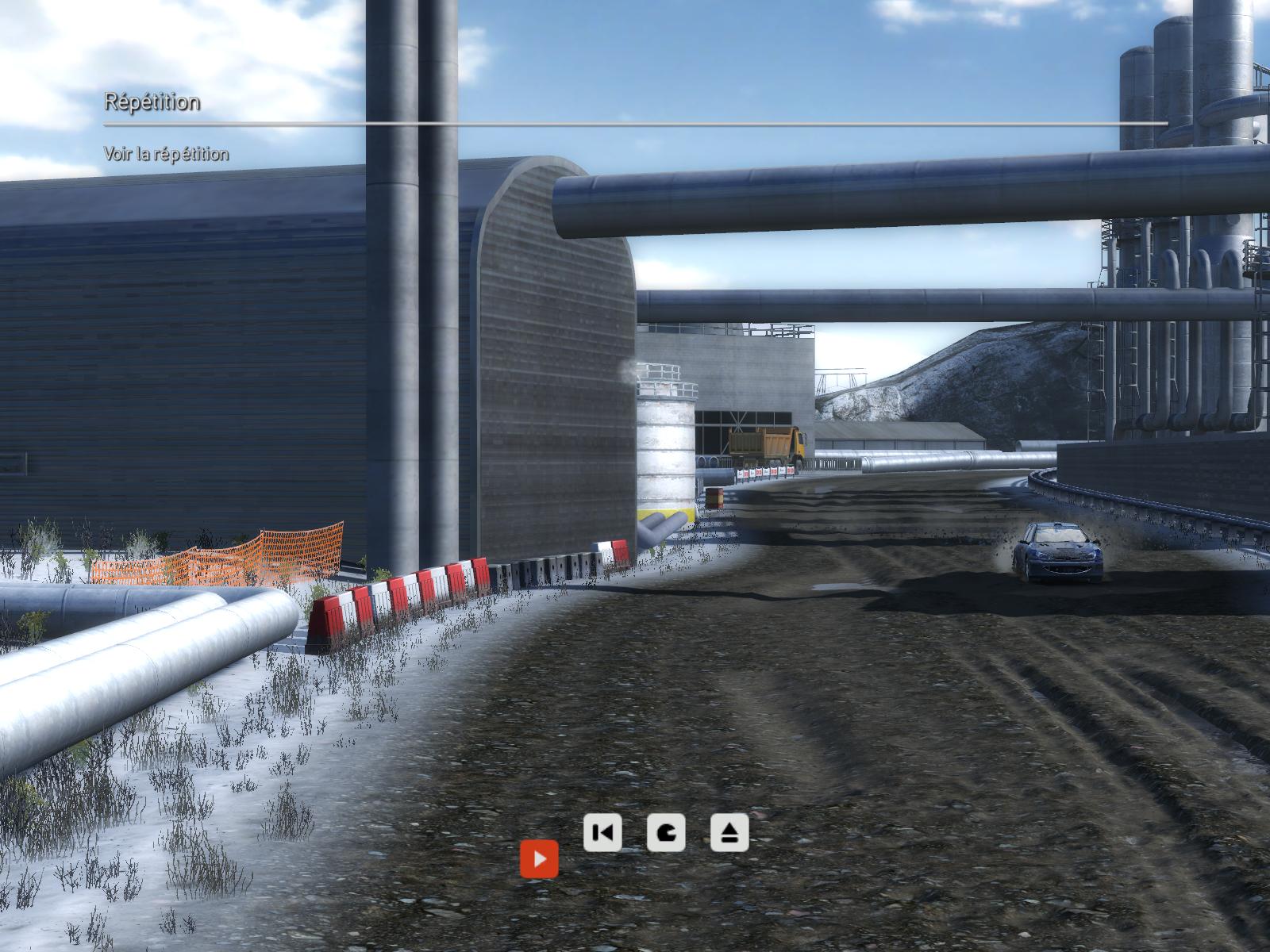Play the replay with the red button
1270x952 pixels.
(x=539, y=859)
